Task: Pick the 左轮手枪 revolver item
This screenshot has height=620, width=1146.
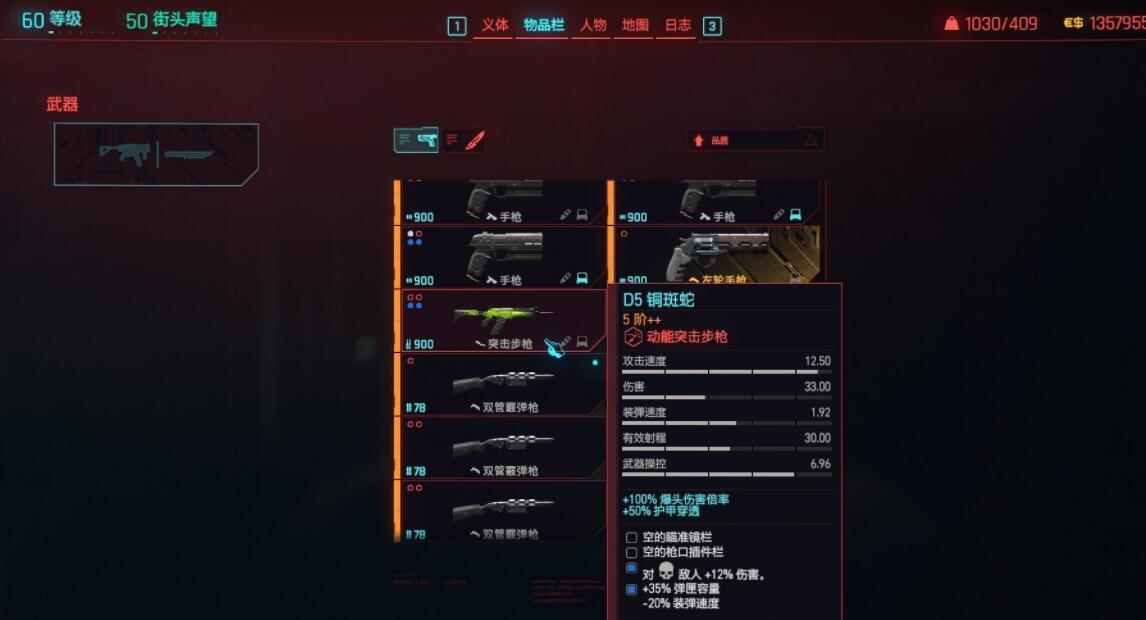Action: click(x=716, y=255)
